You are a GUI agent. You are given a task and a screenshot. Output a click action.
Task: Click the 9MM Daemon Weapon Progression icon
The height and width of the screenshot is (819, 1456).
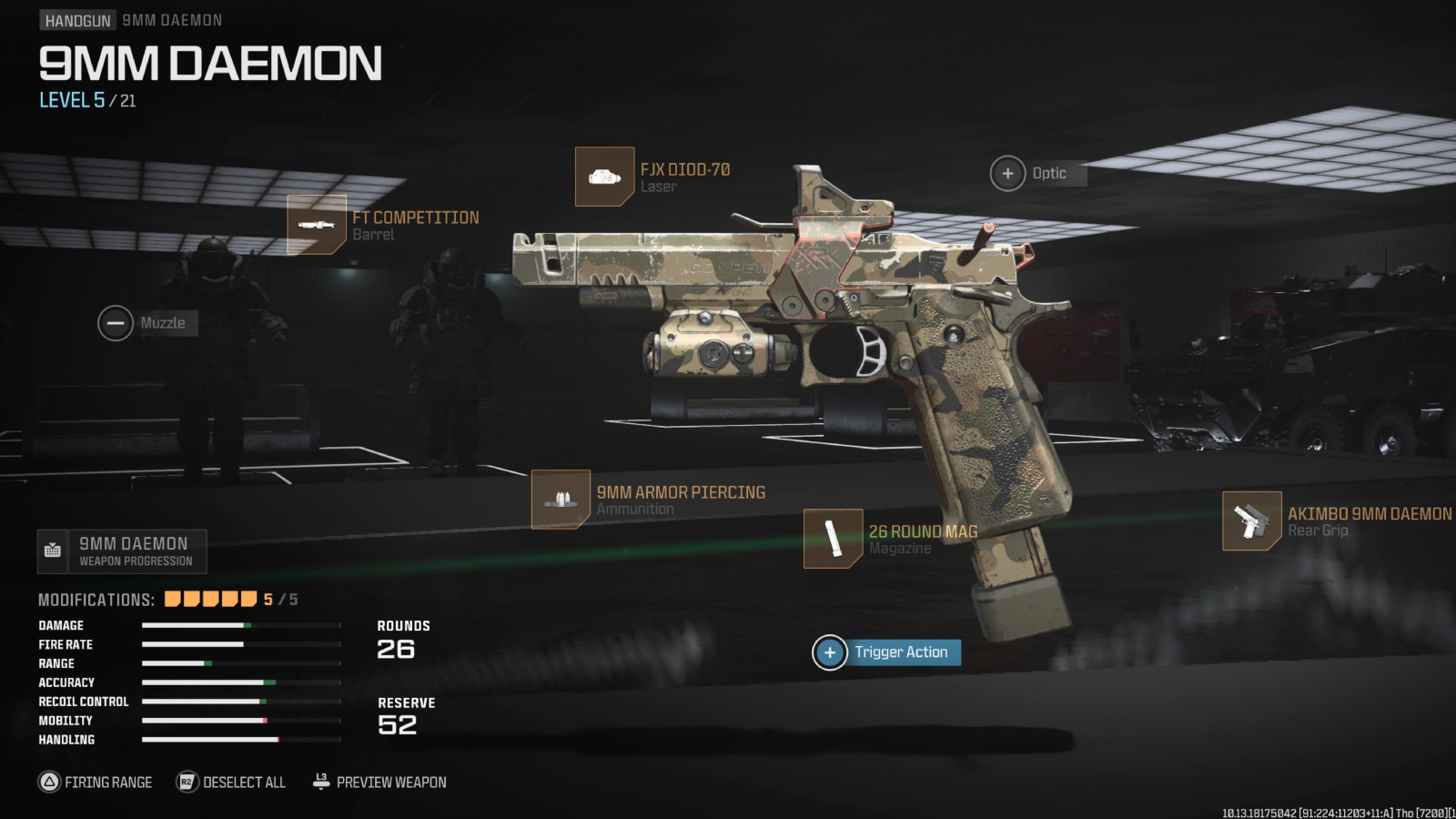click(x=53, y=550)
